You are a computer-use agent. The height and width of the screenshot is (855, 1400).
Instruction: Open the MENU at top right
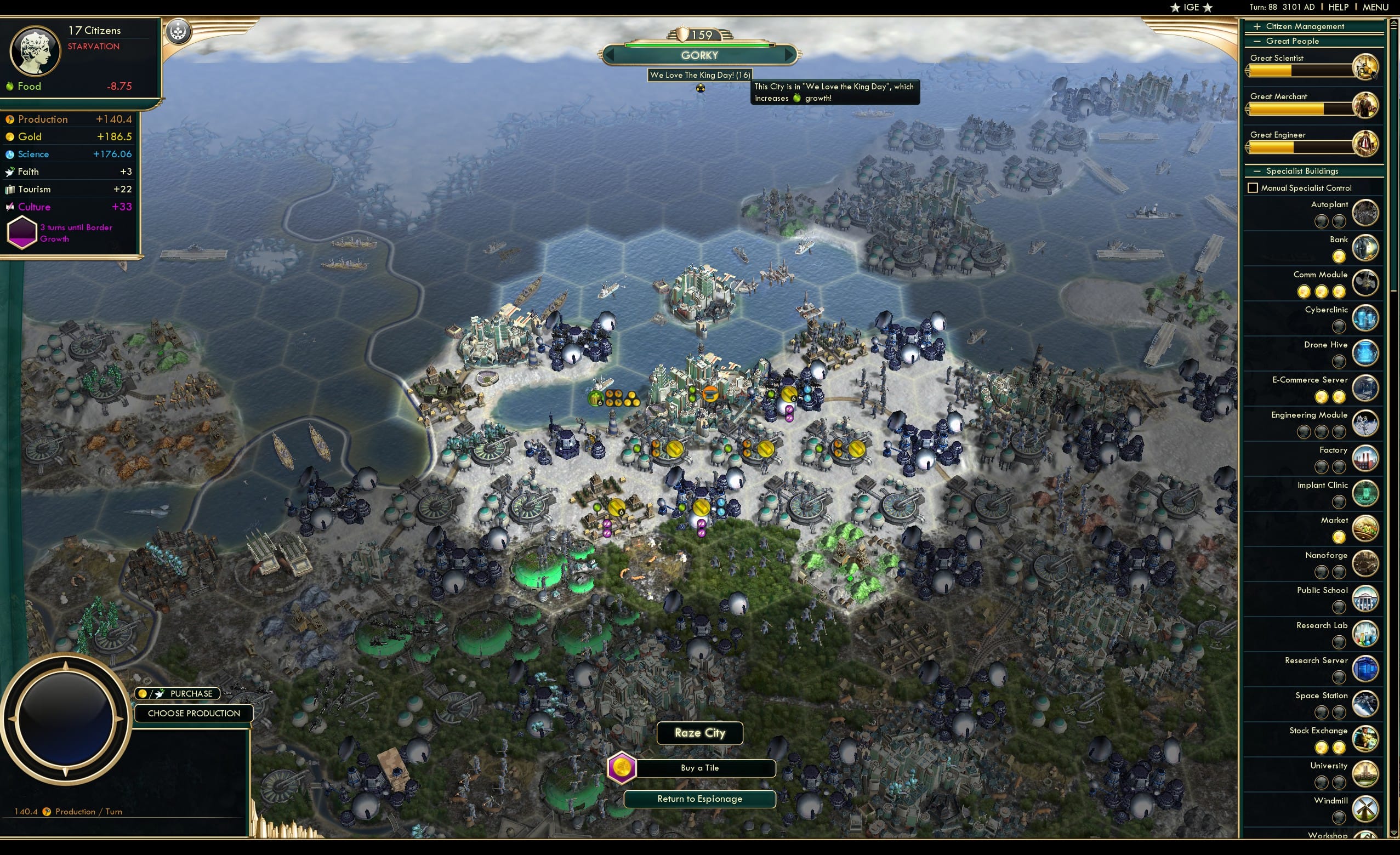pyautogui.click(x=1377, y=7)
